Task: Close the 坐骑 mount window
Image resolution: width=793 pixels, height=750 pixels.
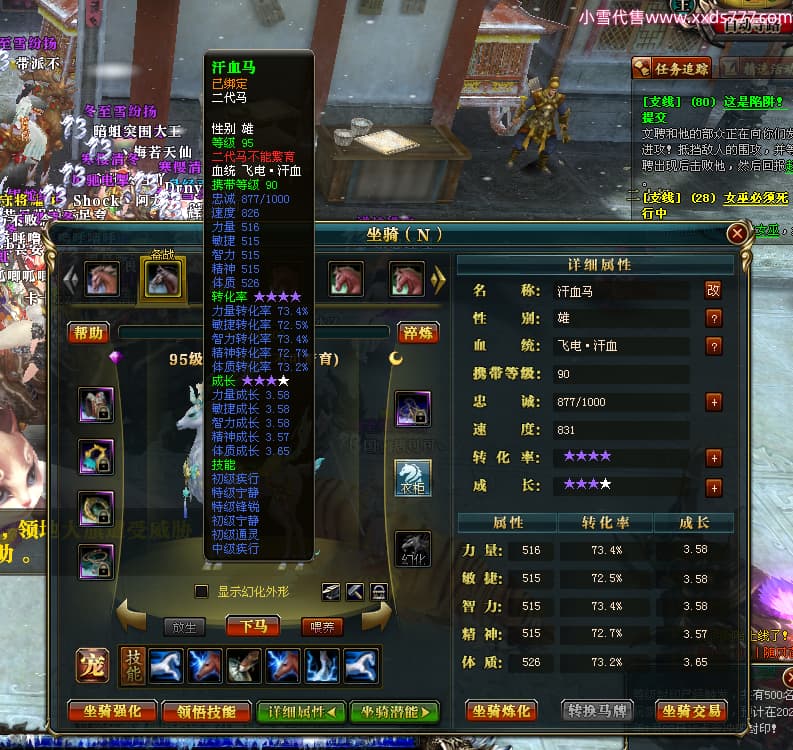Action: pos(737,234)
